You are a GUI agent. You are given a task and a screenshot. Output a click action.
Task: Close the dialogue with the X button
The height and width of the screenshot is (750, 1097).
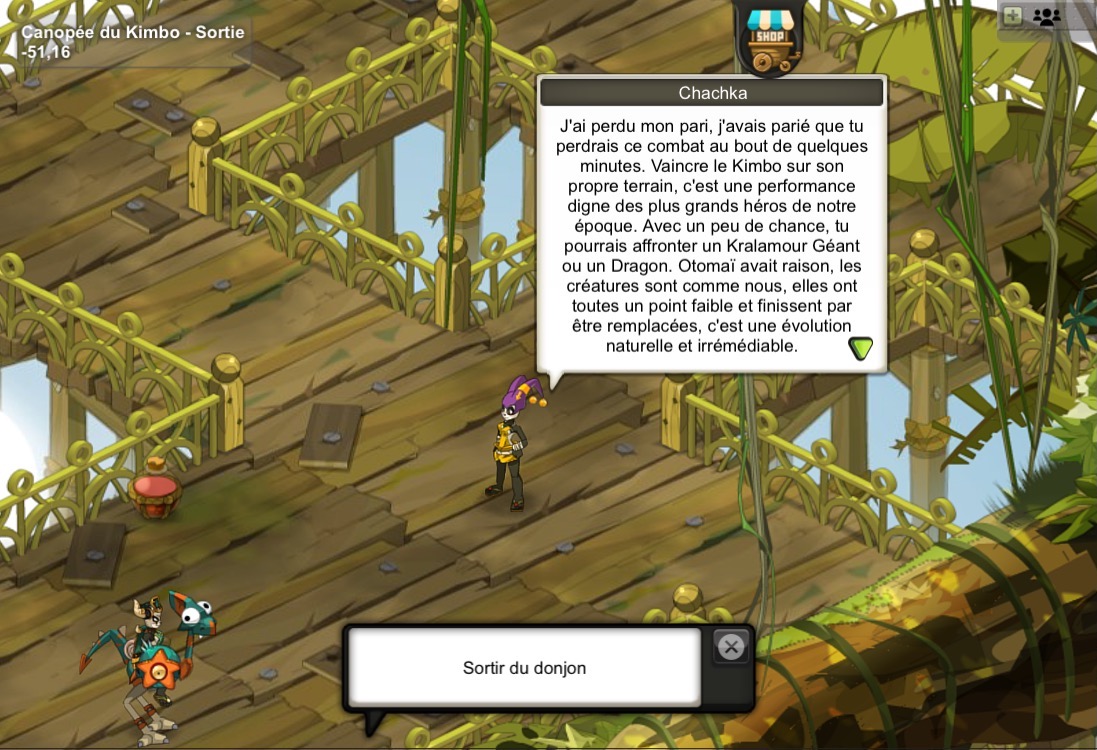(731, 647)
